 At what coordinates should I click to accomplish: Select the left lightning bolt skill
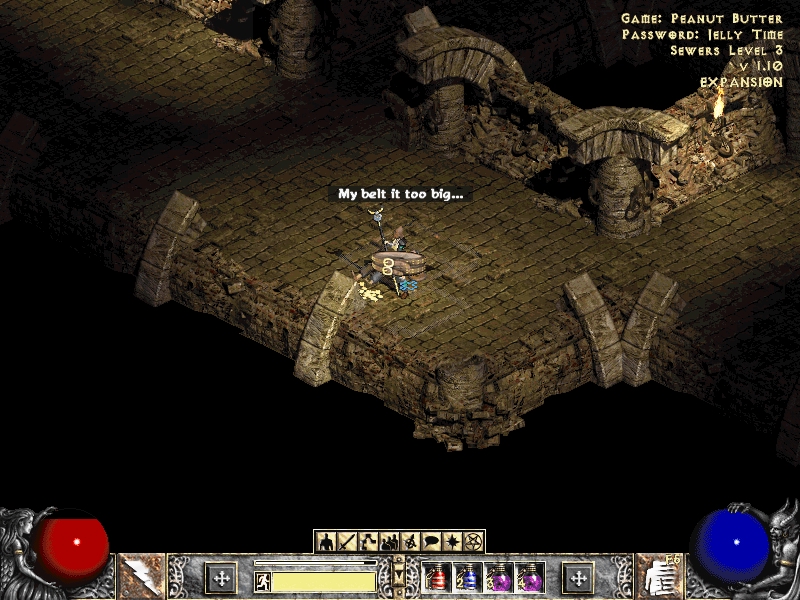pos(141,577)
